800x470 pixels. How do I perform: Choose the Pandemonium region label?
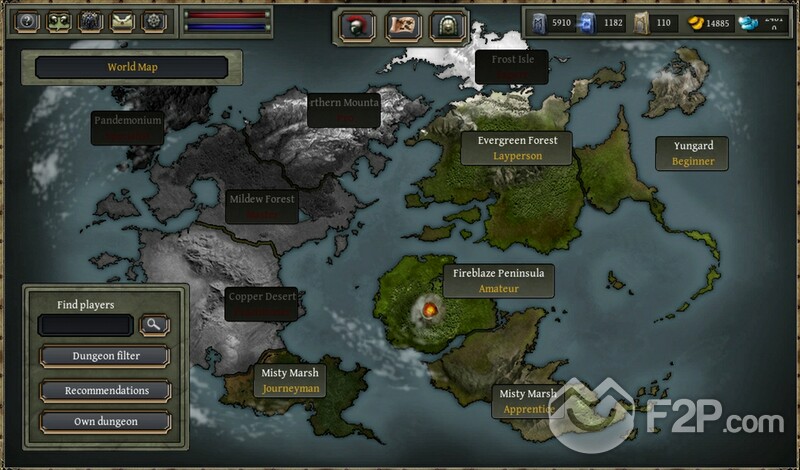[x=127, y=127]
